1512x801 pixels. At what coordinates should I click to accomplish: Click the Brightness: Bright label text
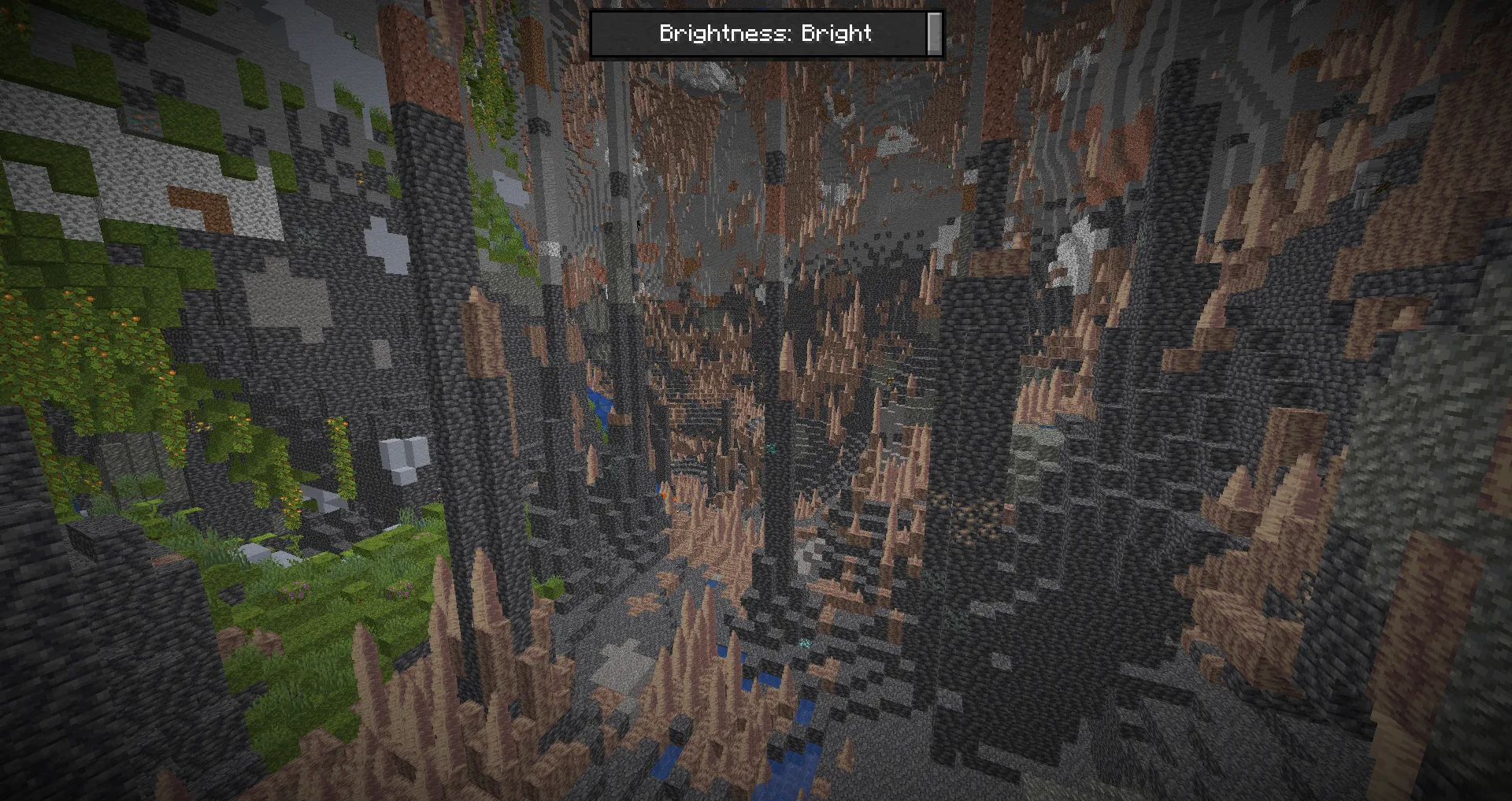pos(764,34)
